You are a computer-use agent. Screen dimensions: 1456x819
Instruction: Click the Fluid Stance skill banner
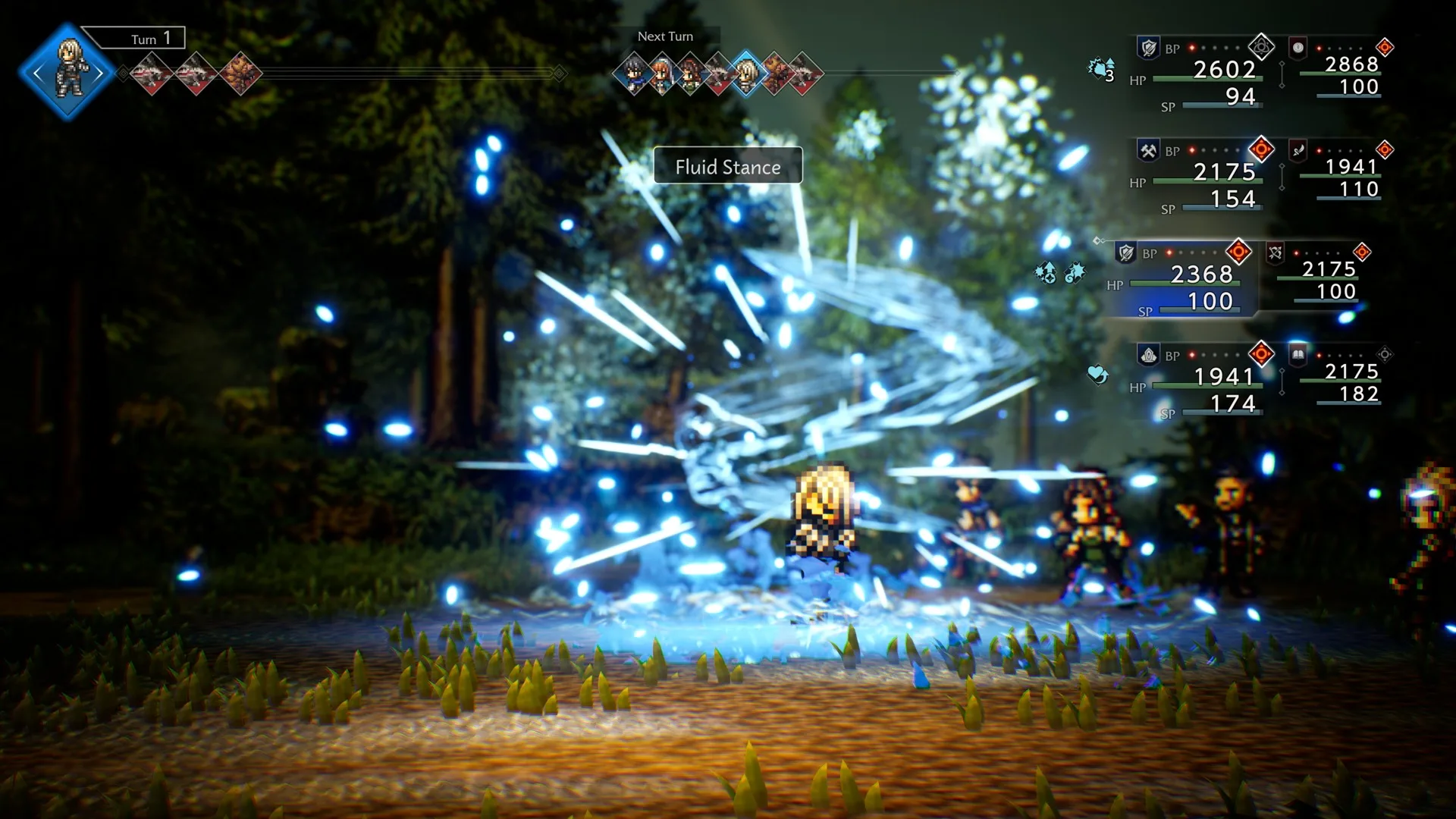pos(727,167)
